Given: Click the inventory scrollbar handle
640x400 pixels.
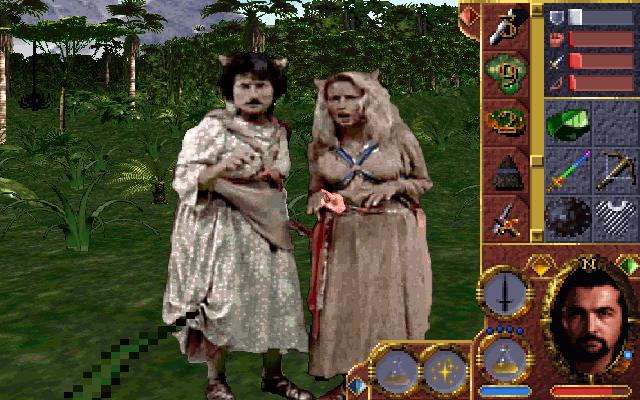Looking at the screenshot, I should (537, 10).
